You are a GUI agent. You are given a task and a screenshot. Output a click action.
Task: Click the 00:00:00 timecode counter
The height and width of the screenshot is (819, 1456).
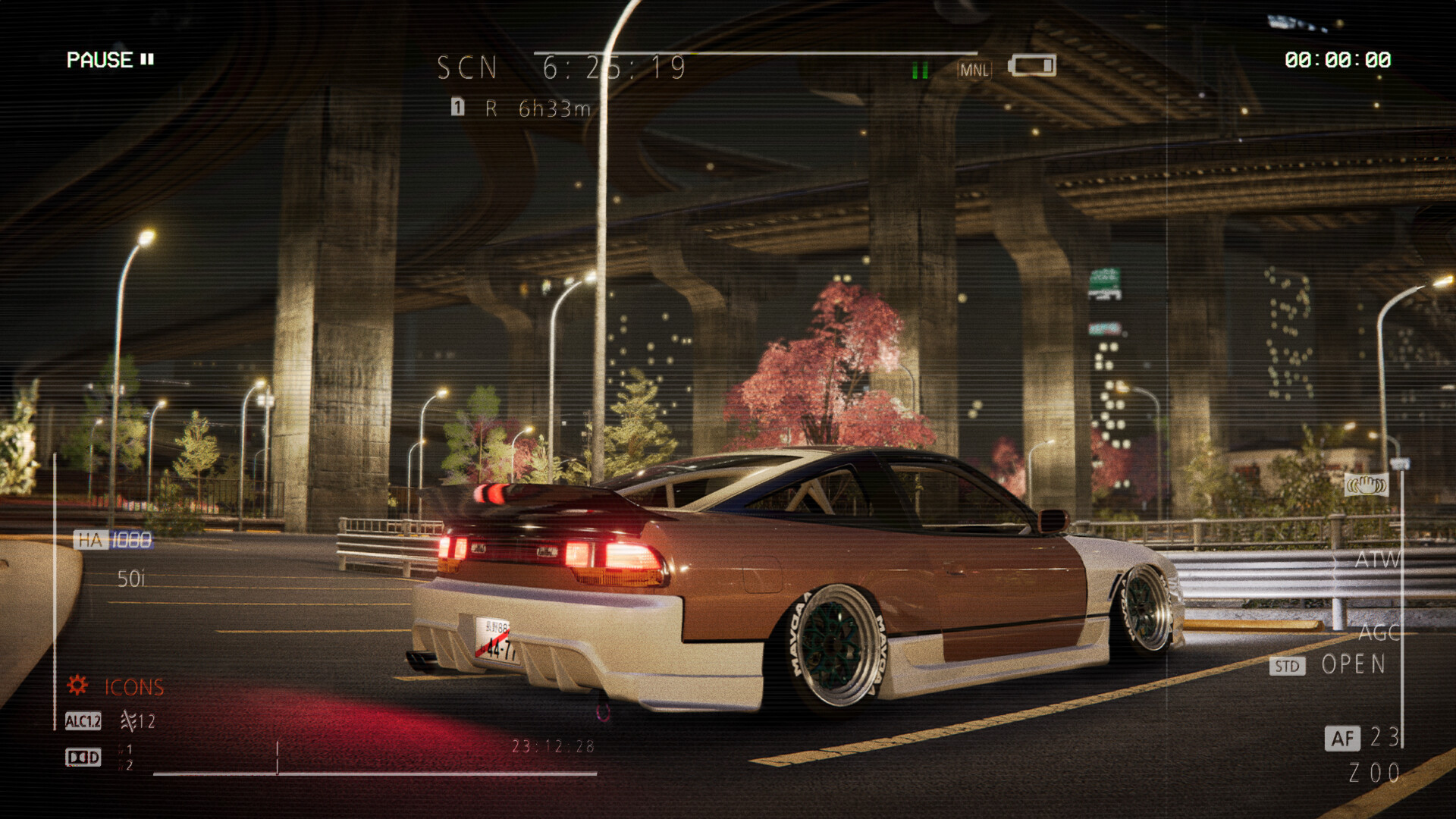(x=1339, y=58)
